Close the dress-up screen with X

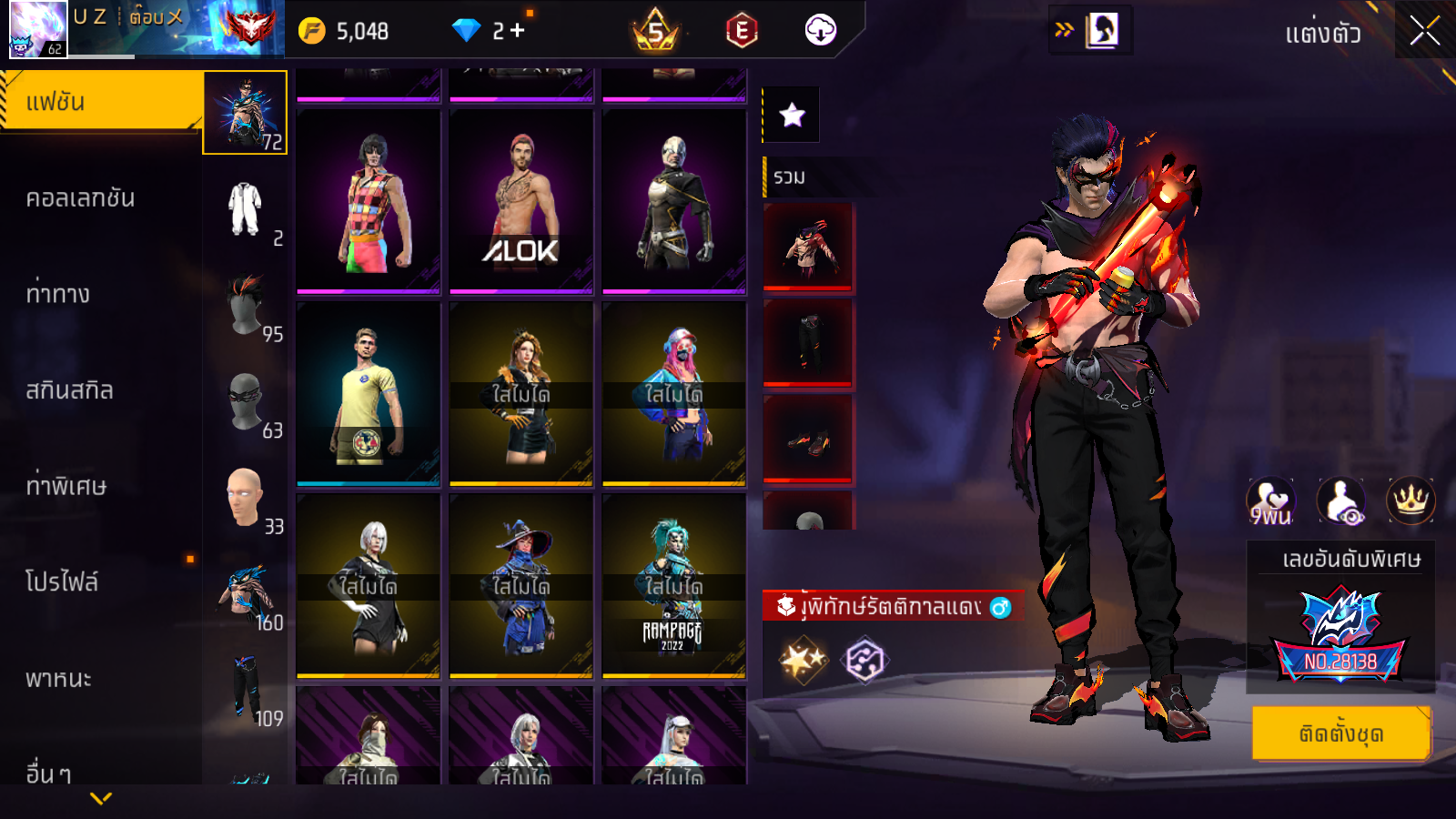point(1424,32)
